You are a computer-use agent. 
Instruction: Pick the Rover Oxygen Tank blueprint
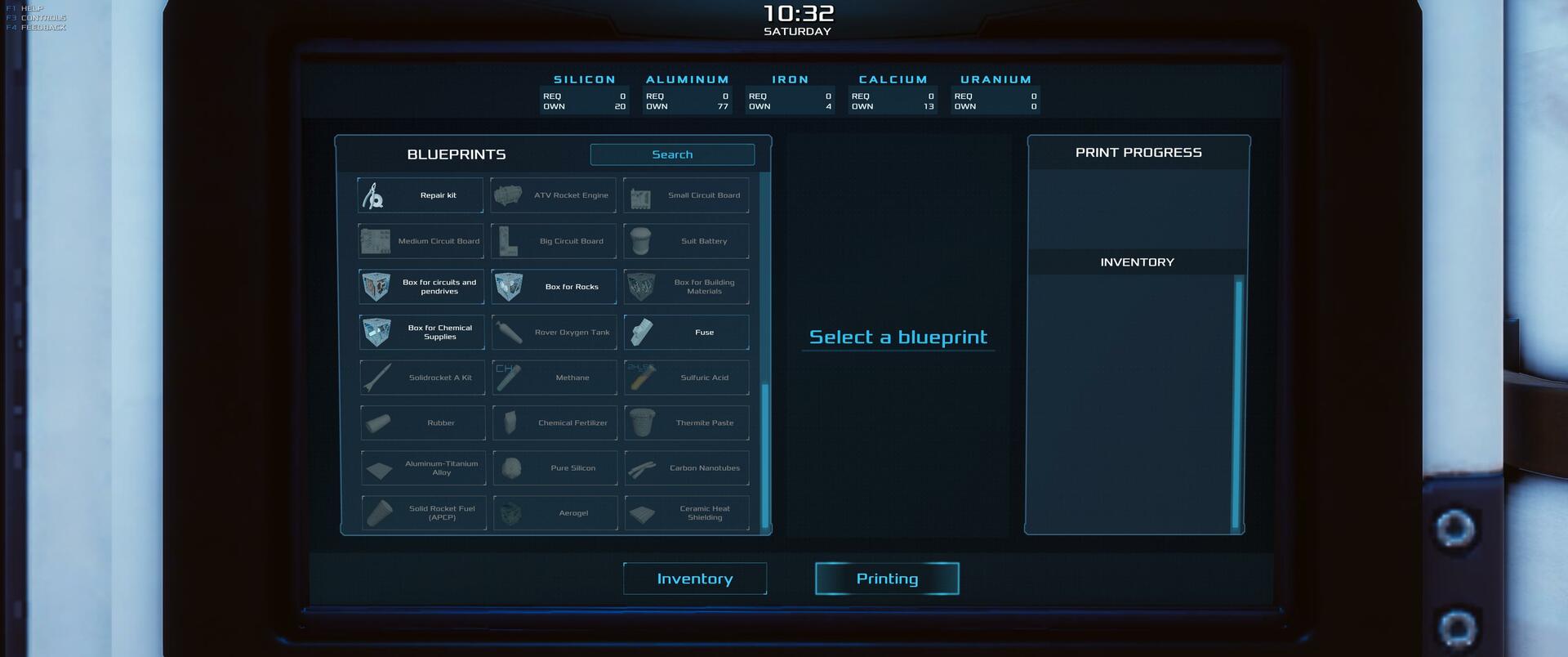click(x=555, y=333)
